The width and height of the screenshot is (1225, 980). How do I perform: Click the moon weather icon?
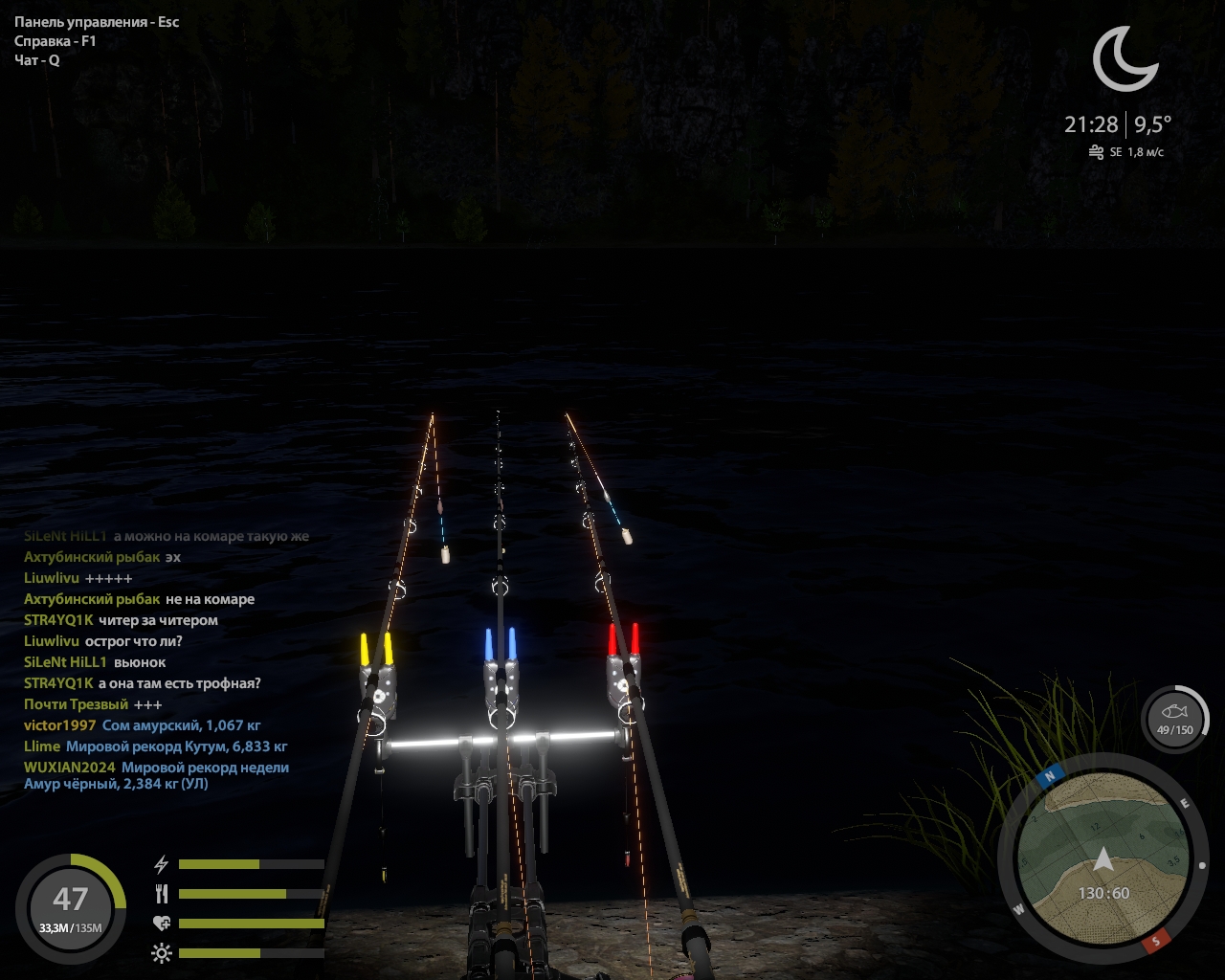(x=1125, y=59)
